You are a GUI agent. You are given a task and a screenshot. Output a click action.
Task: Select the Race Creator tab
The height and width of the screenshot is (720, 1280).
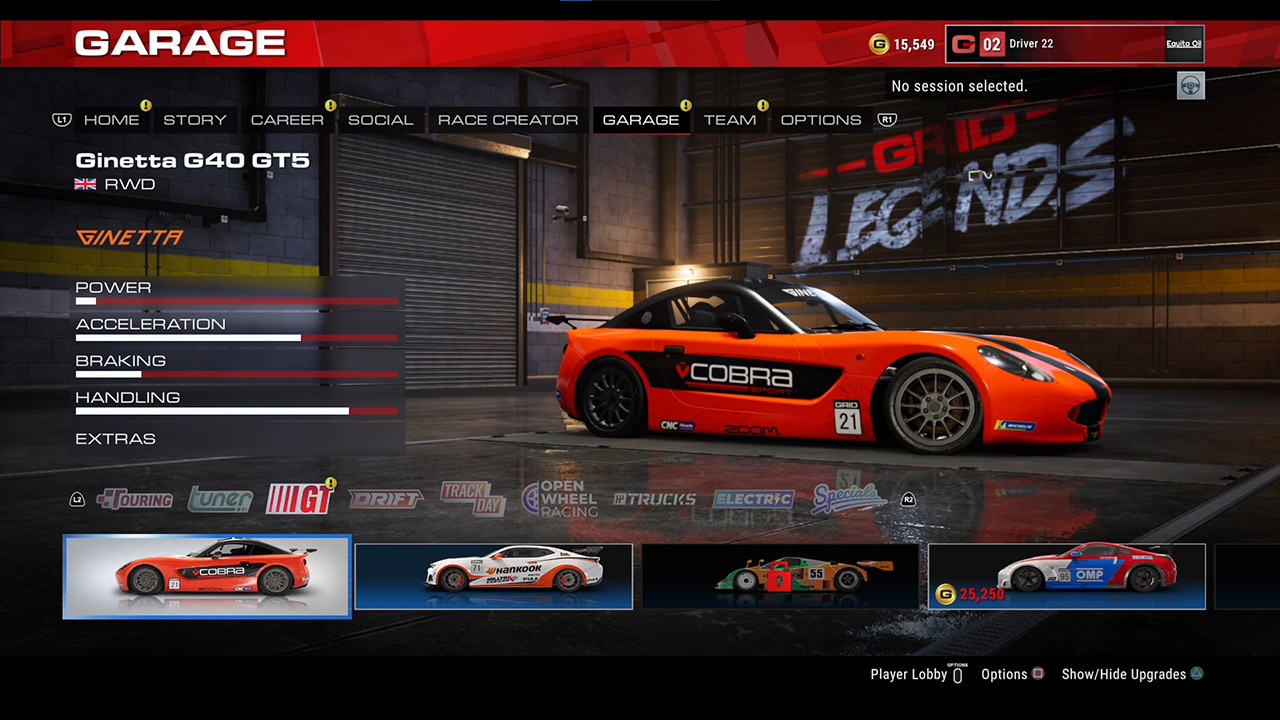[508, 120]
